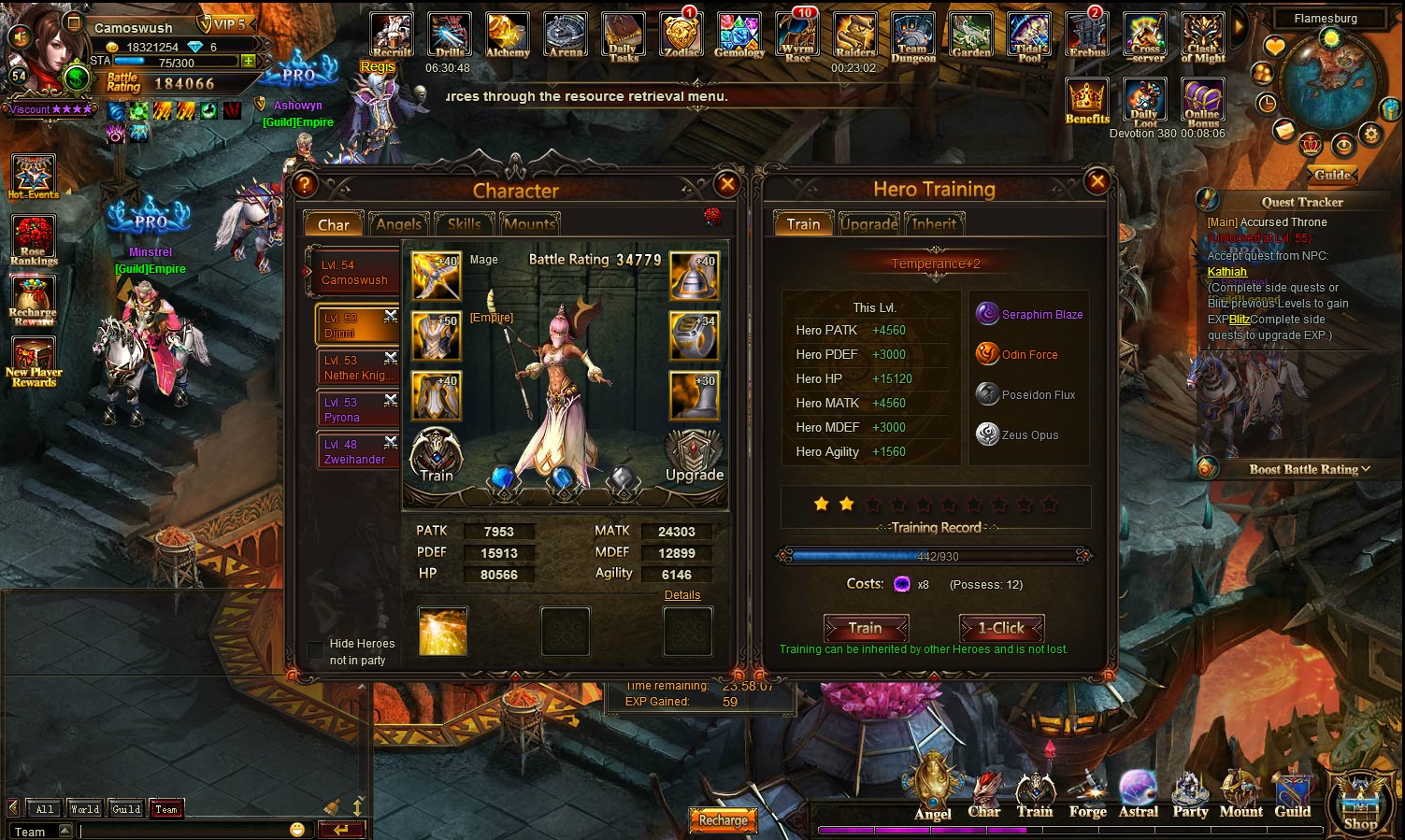
Task: Open the Forge menu
Action: (1087, 794)
